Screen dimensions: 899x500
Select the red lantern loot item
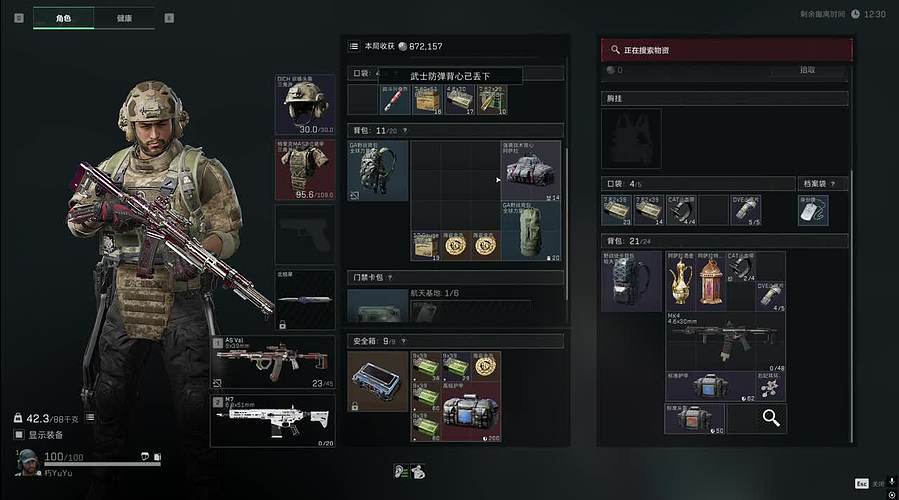coord(710,281)
